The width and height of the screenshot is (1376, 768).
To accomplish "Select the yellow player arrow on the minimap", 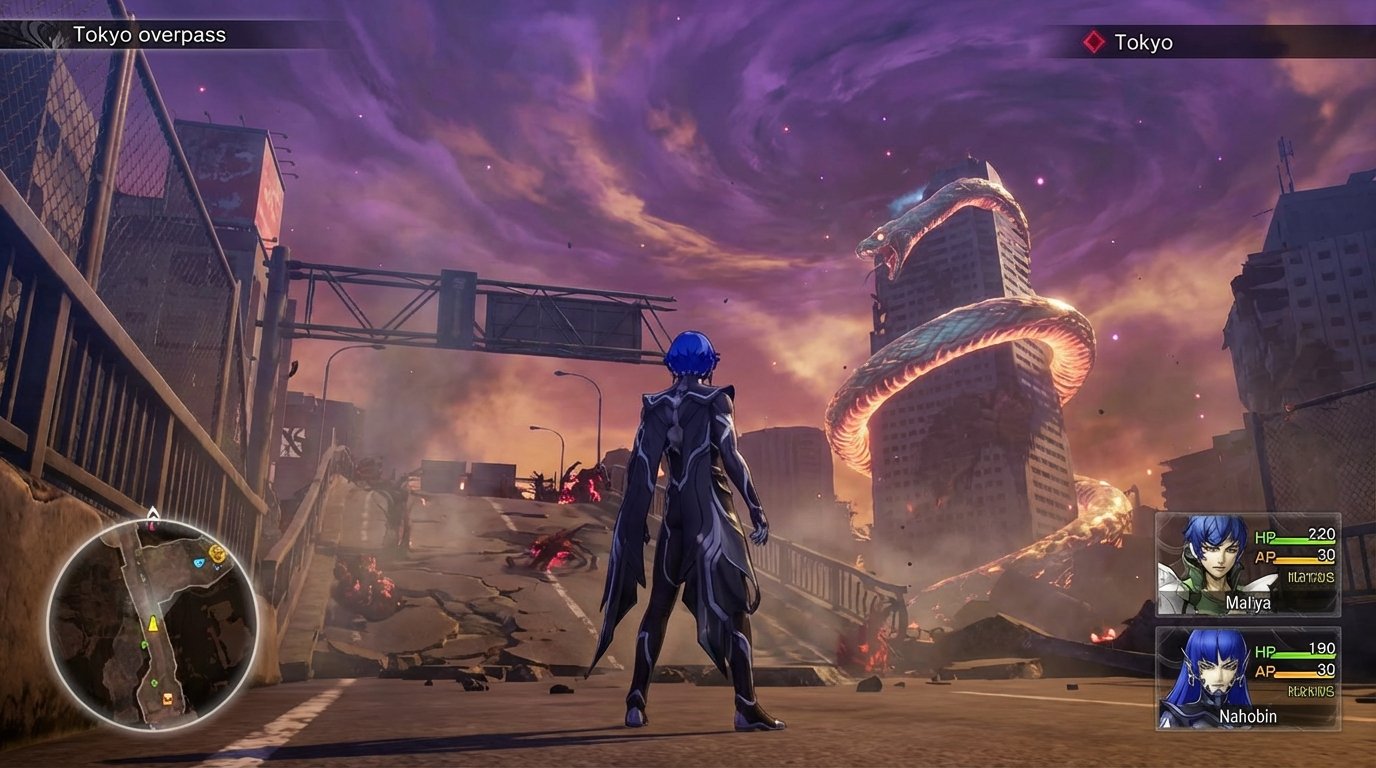I will coord(152,623).
